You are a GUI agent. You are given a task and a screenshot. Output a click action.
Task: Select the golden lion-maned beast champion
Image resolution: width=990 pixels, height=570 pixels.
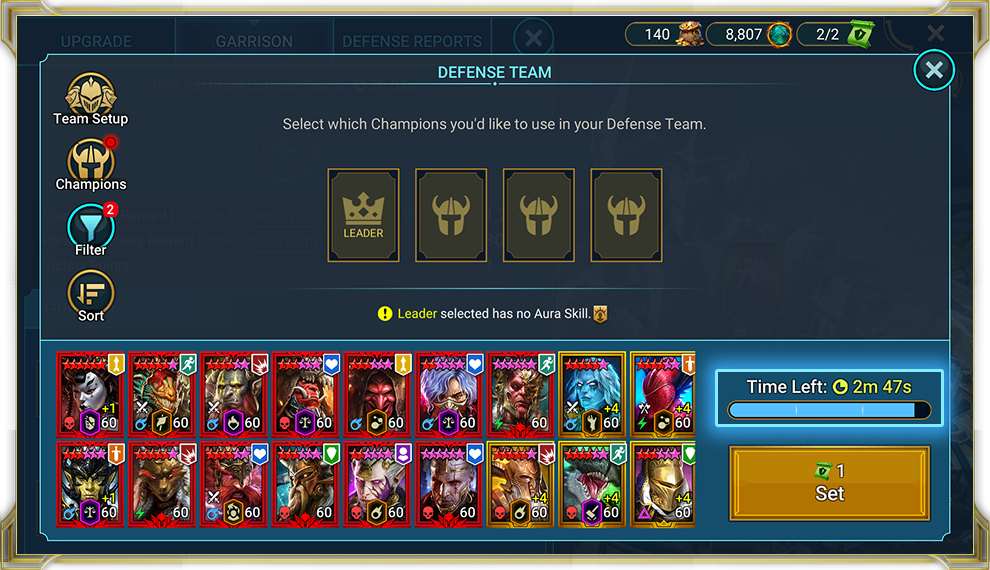pyautogui.click(x=163, y=483)
